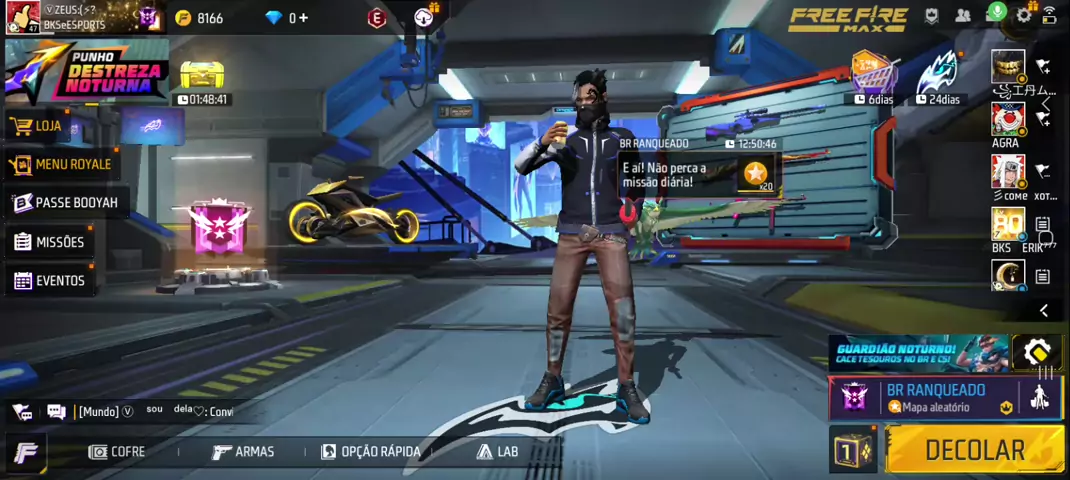1070x480 pixels.
Task: Open the ZEUS player profile avatar
Action: click(22, 17)
